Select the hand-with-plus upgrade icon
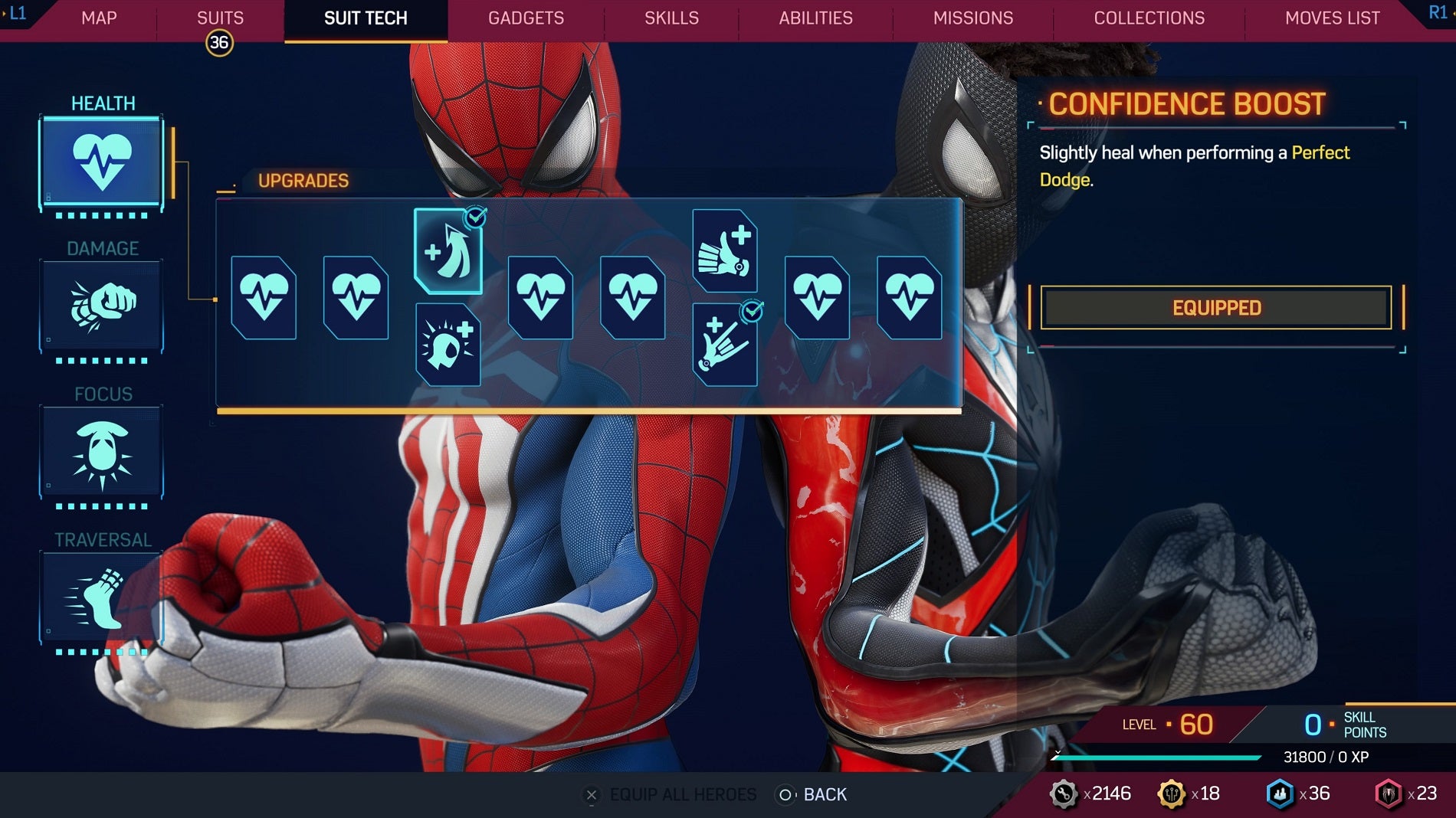 pos(725,251)
